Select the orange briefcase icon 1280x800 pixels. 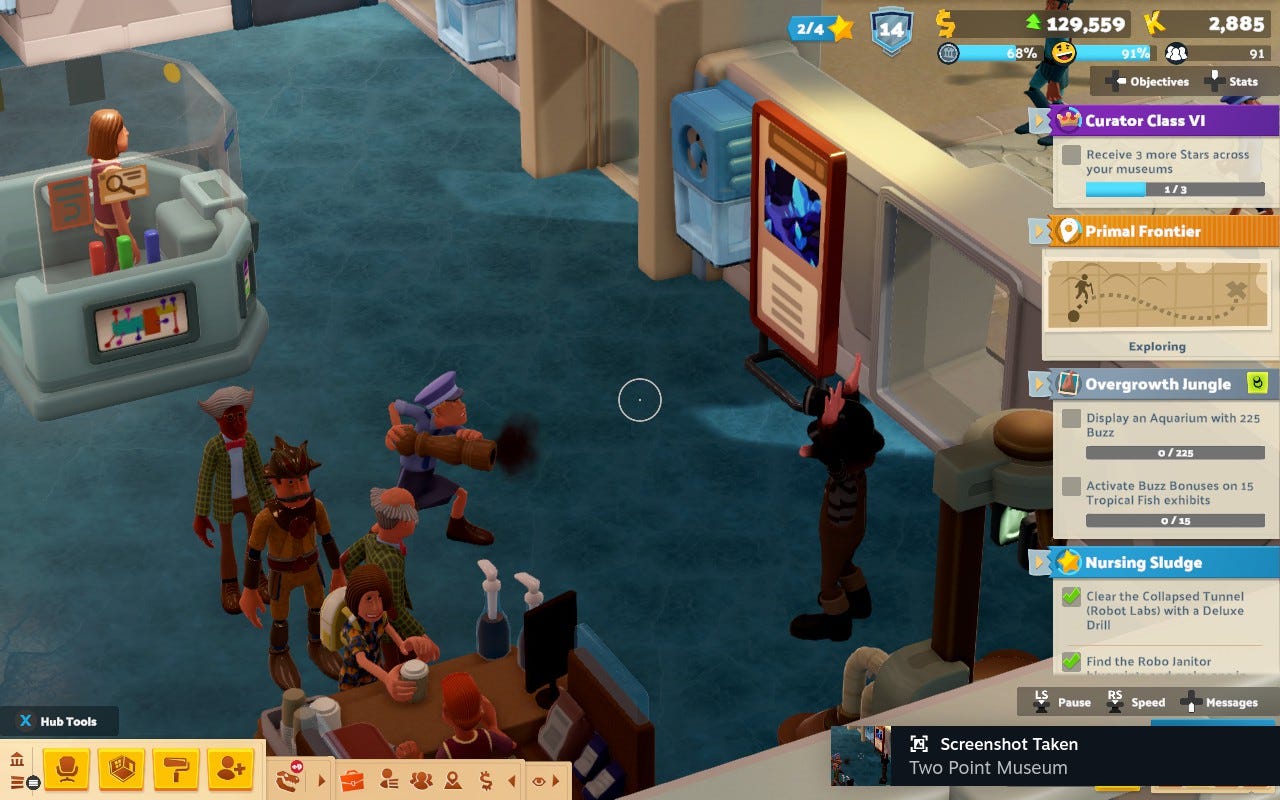click(x=351, y=780)
